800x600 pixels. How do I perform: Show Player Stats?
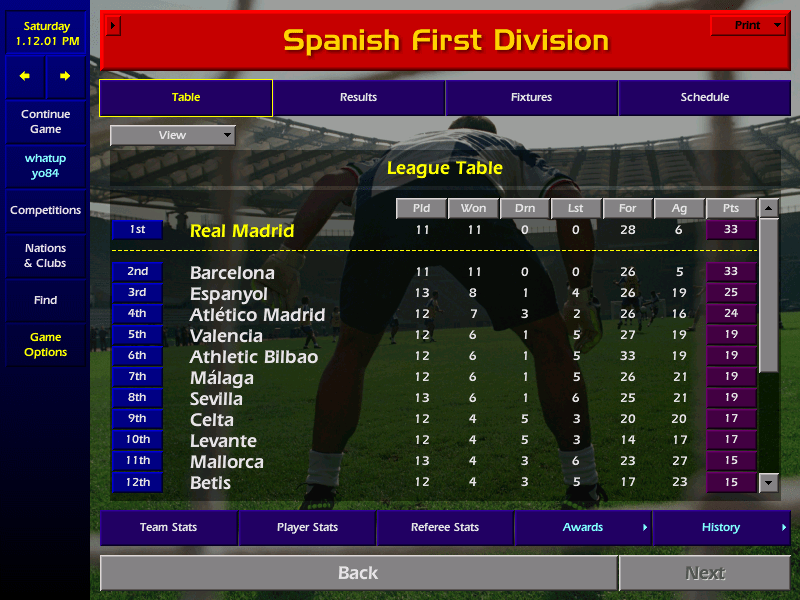(x=307, y=528)
